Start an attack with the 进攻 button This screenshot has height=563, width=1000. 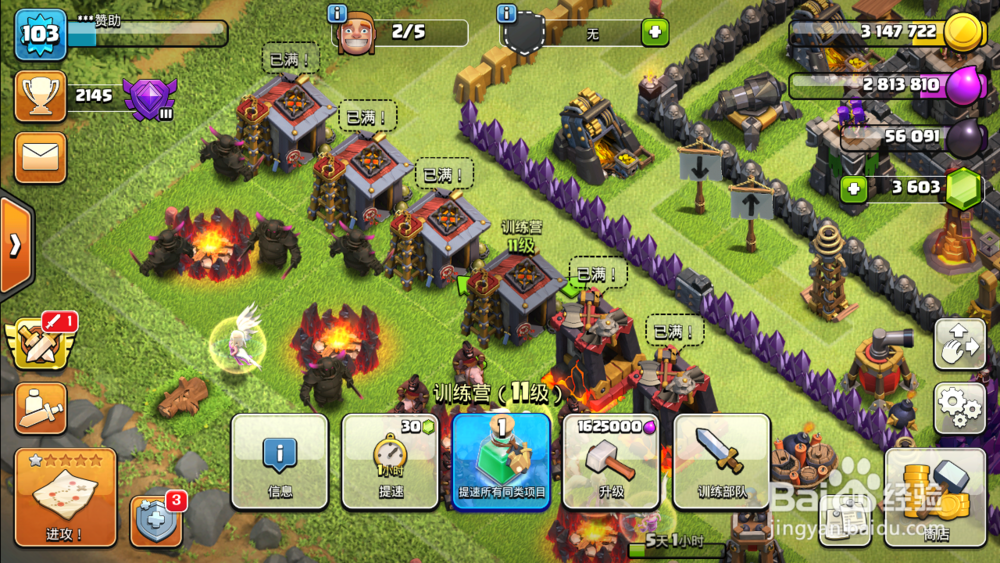click(x=66, y=497)
